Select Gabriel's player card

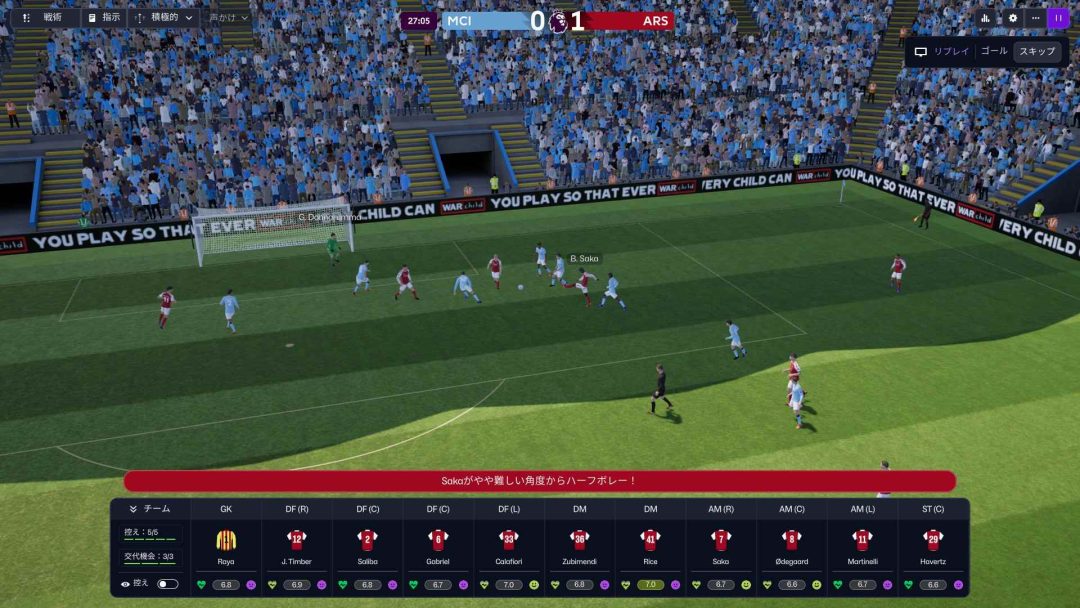[438, 545]
